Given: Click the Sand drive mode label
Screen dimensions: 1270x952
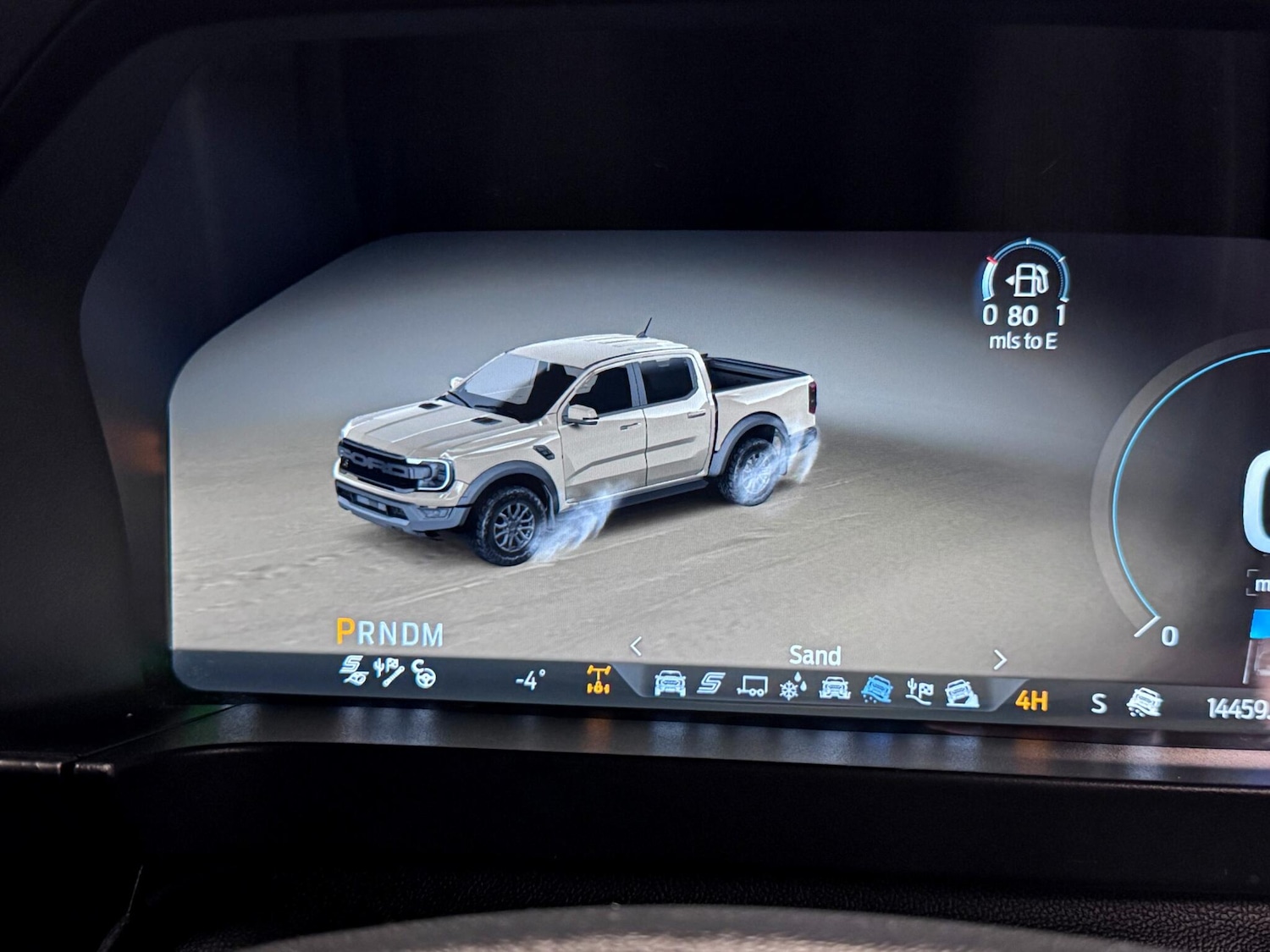Looking at the screenshot, I should (815, 655).
